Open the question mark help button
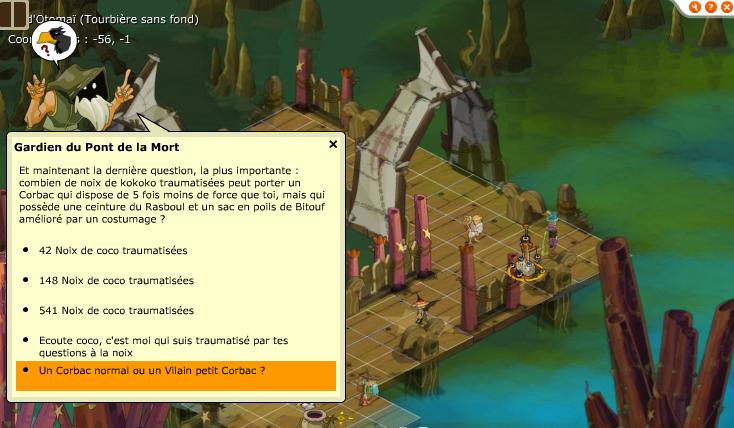734x428 pixels. 712,6
